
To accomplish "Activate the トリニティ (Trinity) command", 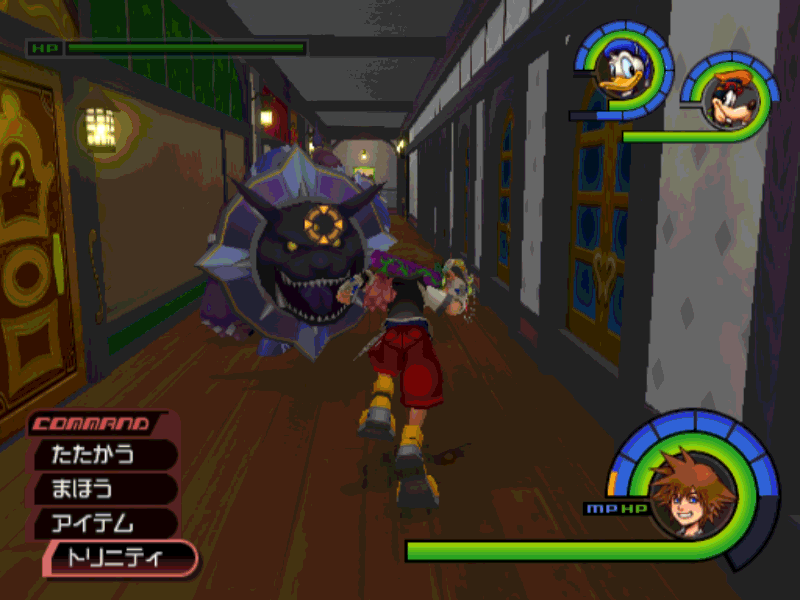I will (118, 558).
